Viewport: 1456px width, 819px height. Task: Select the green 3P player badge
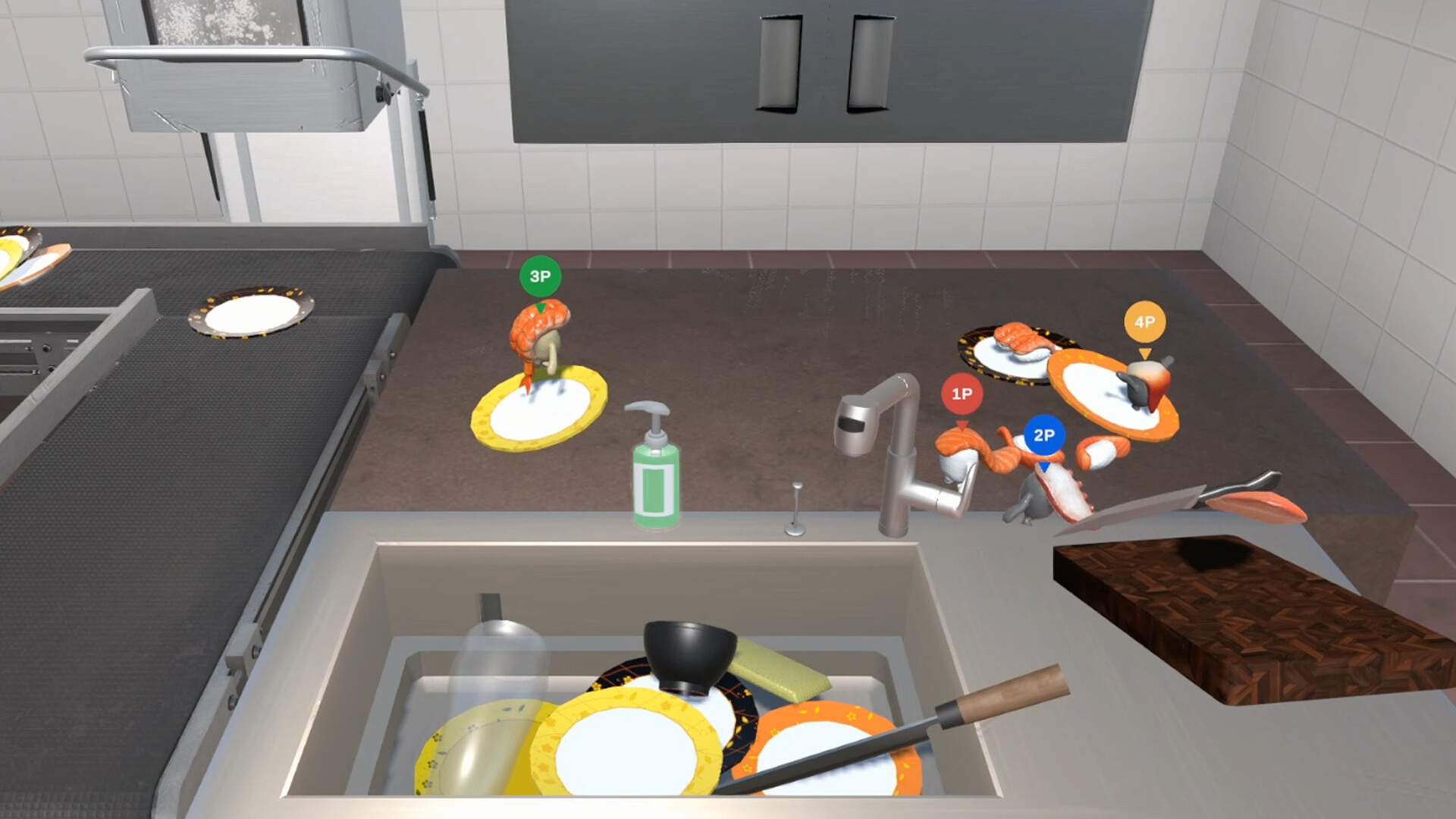(x=540, y=276)
